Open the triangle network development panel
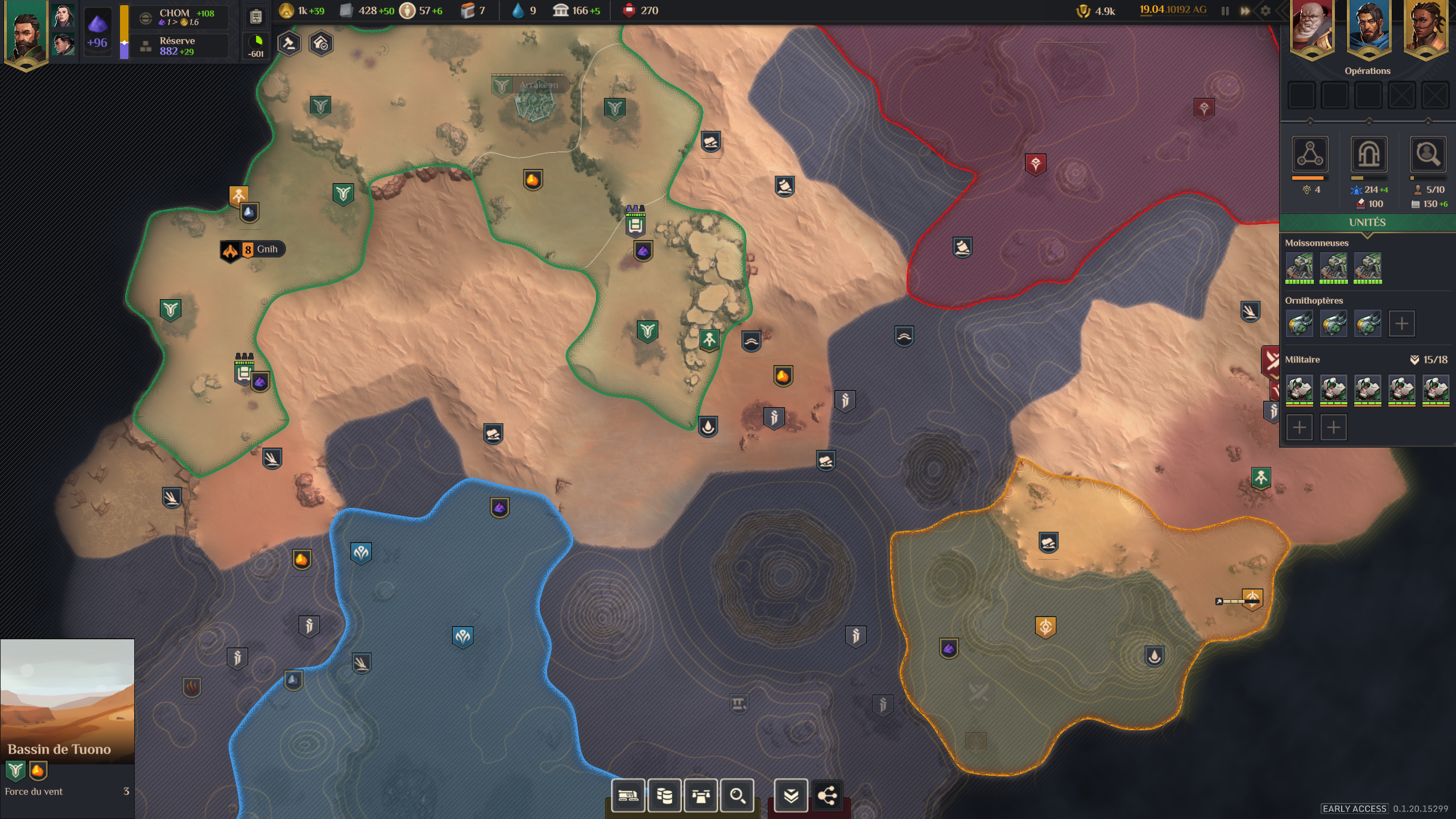The width and height of the screenshot is (1456, 819). click(1310, 154)
